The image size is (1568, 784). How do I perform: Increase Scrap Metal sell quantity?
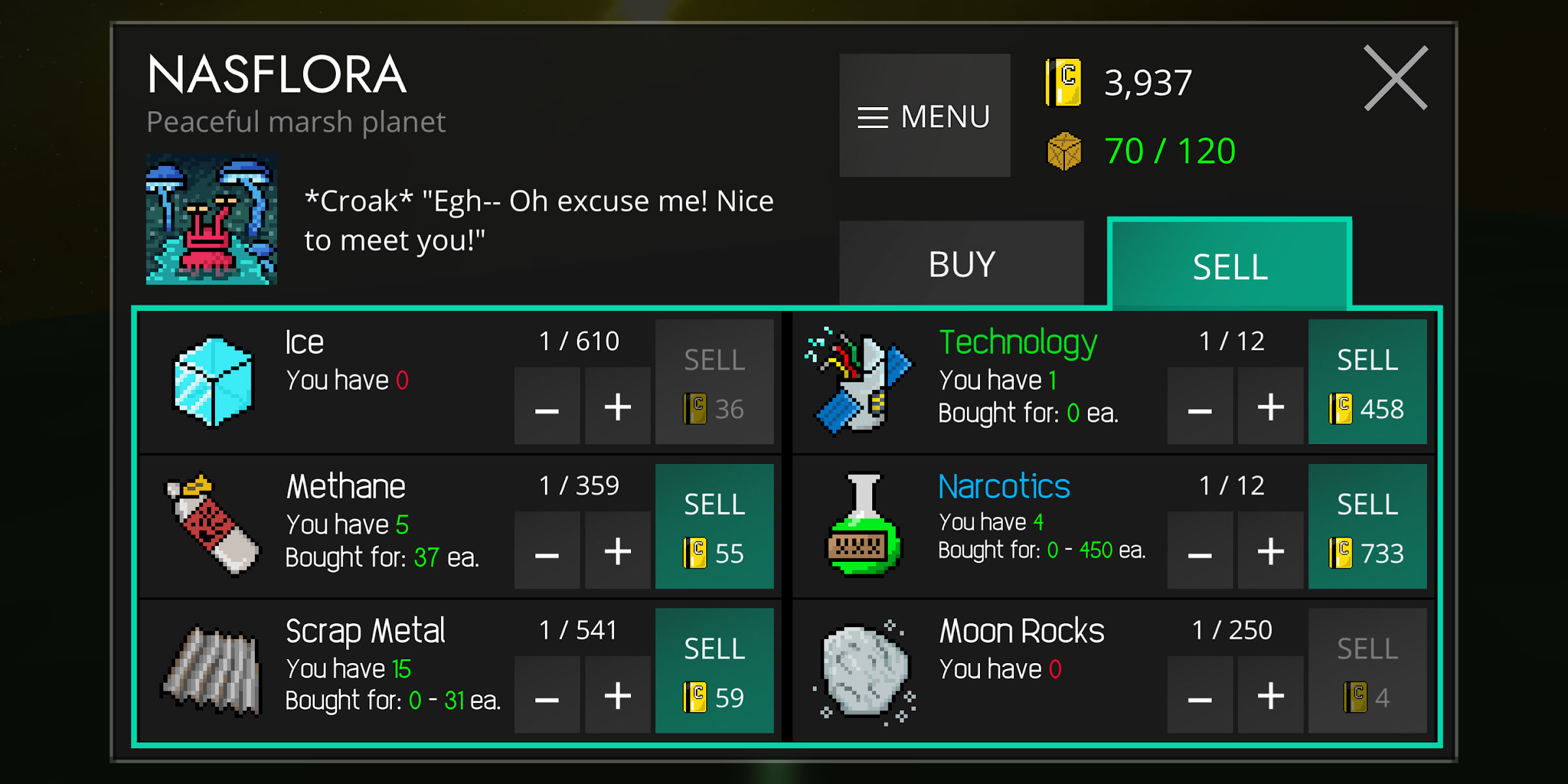(x=617, y=696)
